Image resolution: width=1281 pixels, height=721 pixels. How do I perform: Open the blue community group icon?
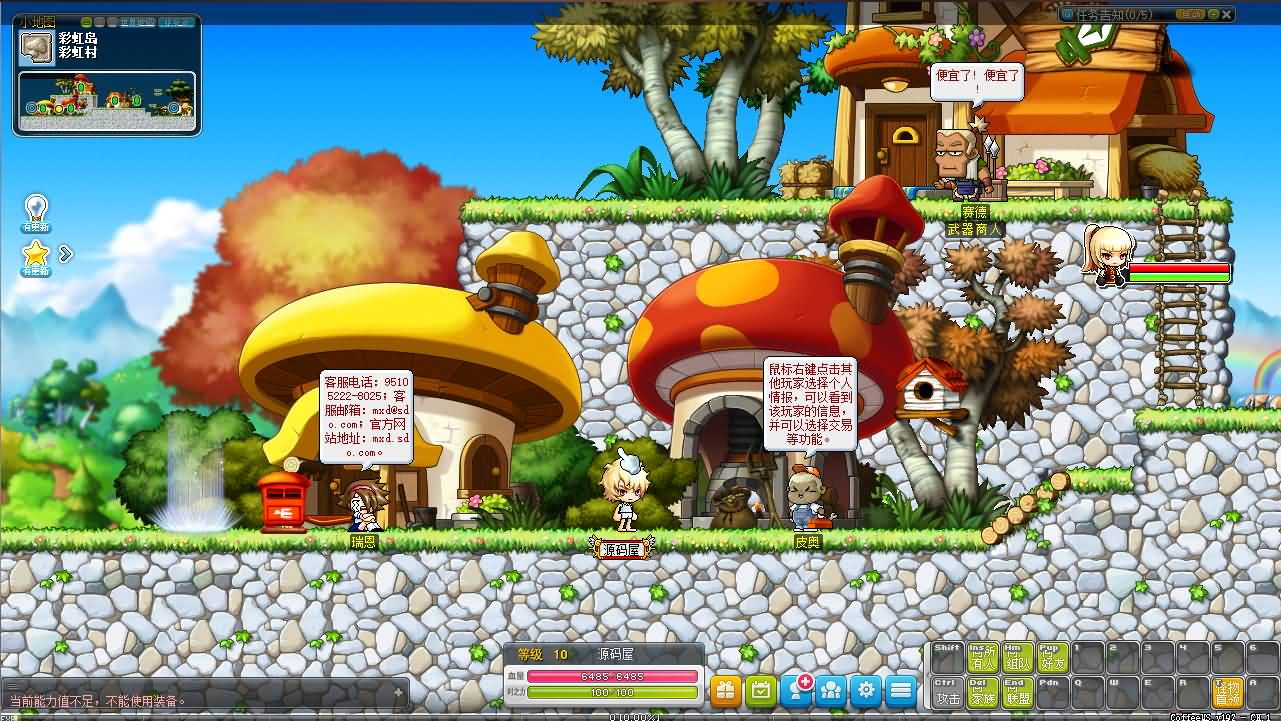coord(832,690)
